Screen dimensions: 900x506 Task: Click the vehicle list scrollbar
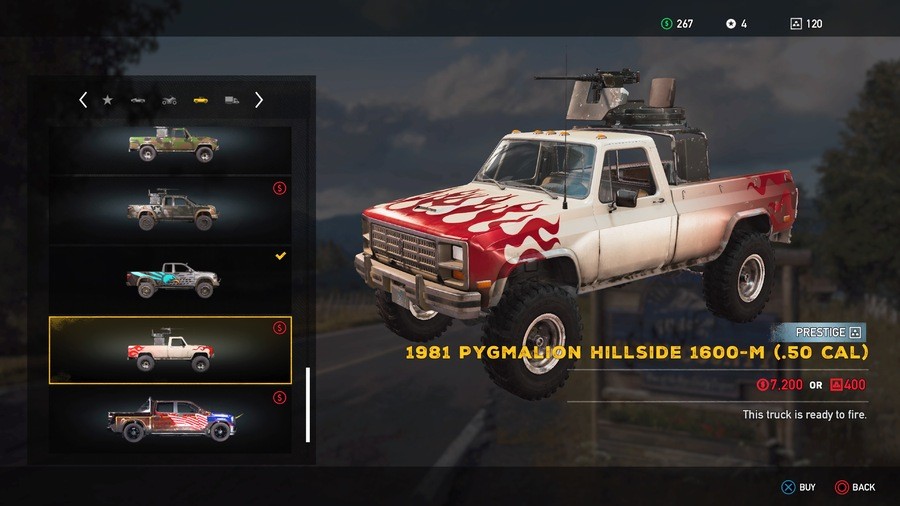coord(308,404)
